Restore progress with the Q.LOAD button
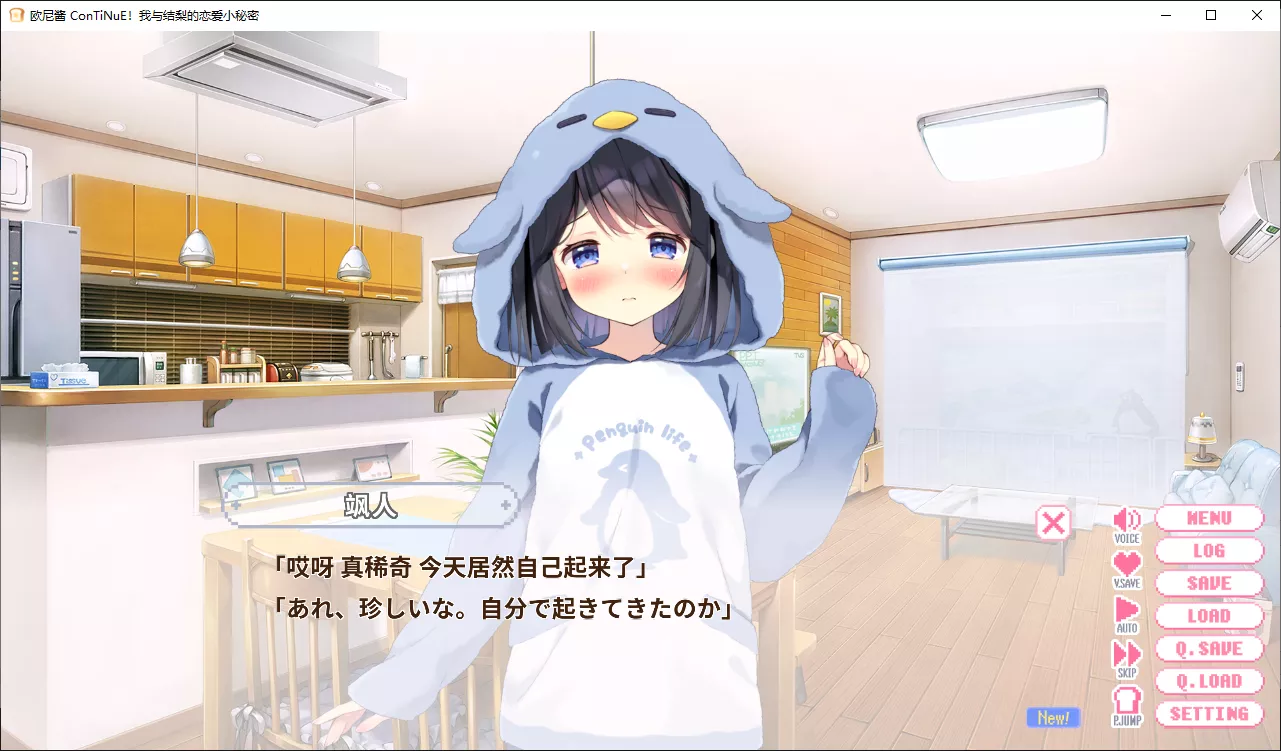Screen dimensions: 1281x751 tap(1210, 681)
